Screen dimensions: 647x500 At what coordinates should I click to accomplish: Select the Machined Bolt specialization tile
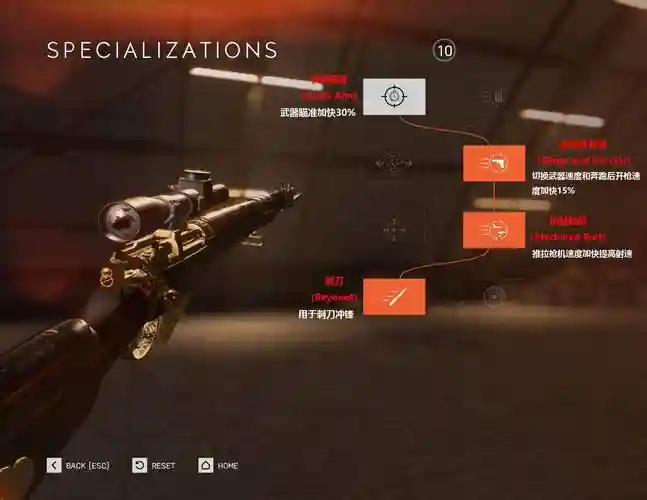[493, 230]
